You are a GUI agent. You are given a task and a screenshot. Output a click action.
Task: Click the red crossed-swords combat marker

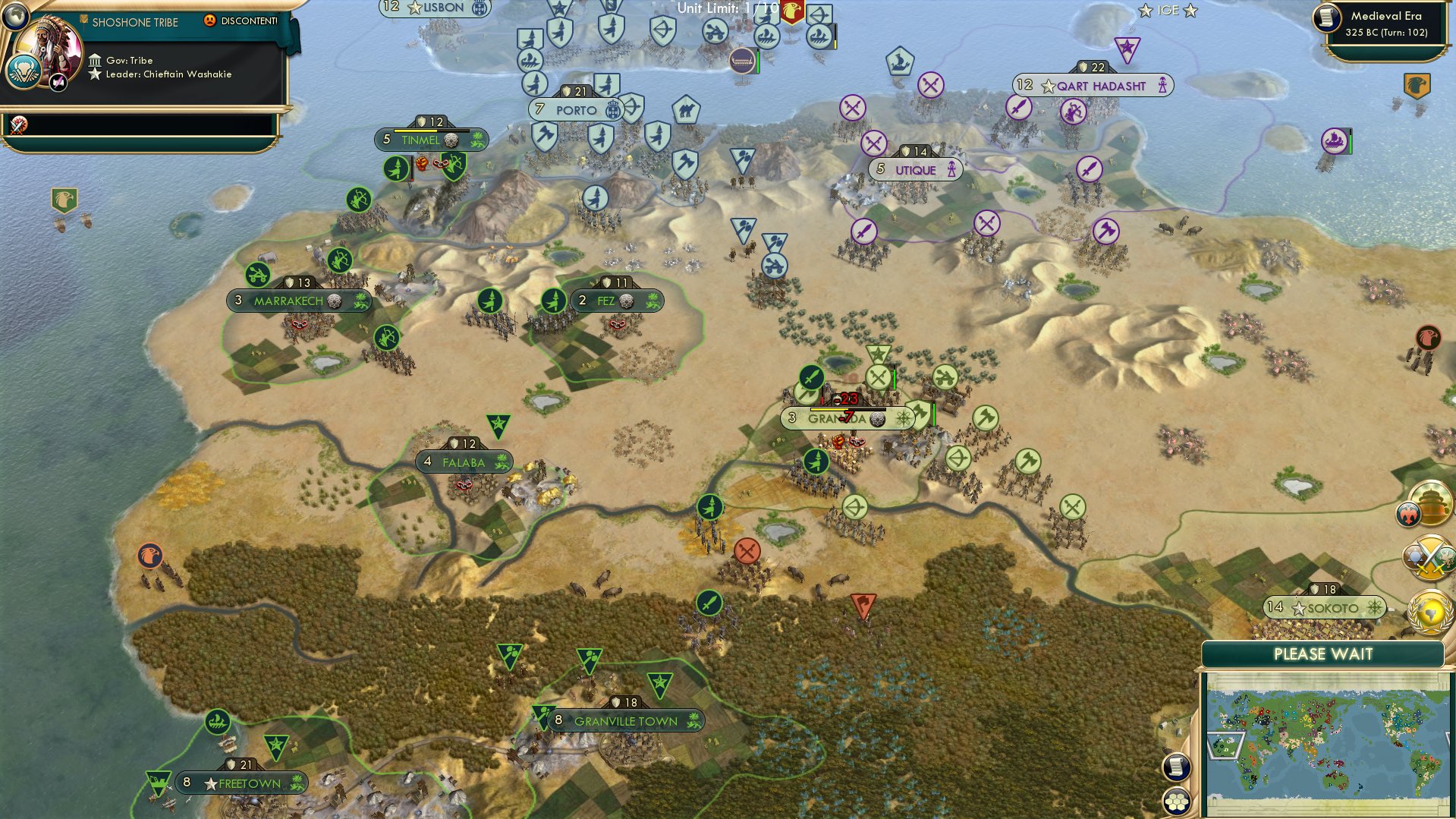[x=747, y=550]
